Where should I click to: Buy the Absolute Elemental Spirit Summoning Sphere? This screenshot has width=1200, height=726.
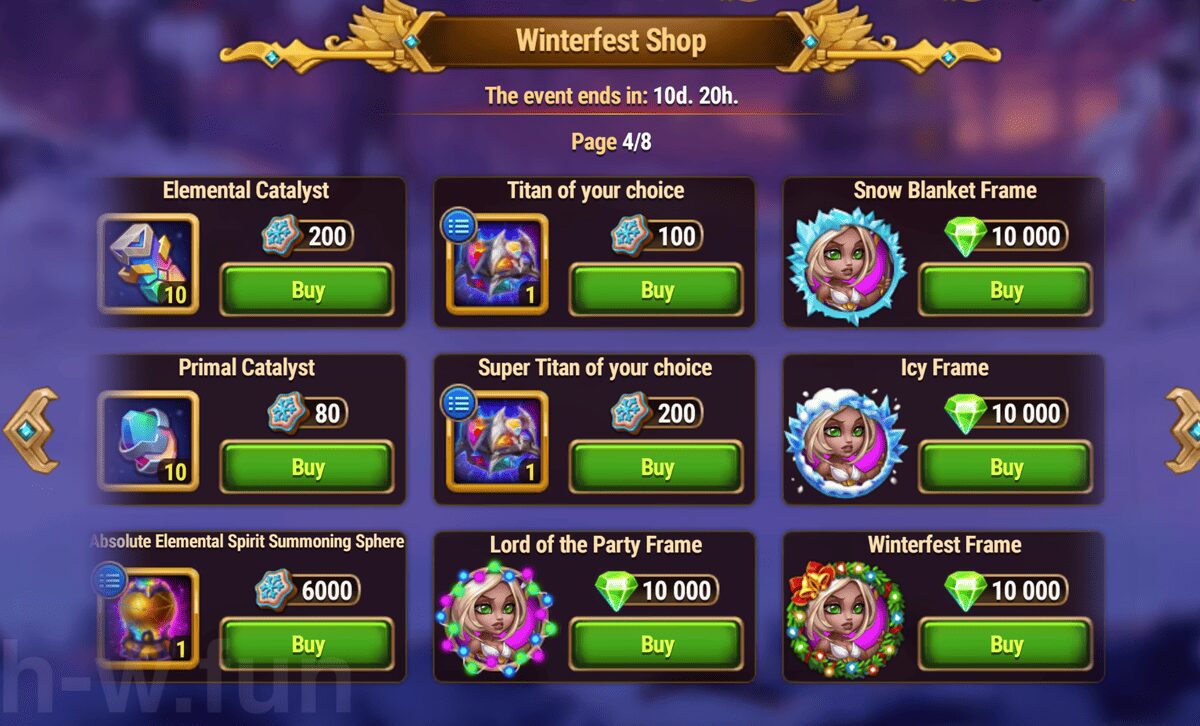click(x=306, y=645)
